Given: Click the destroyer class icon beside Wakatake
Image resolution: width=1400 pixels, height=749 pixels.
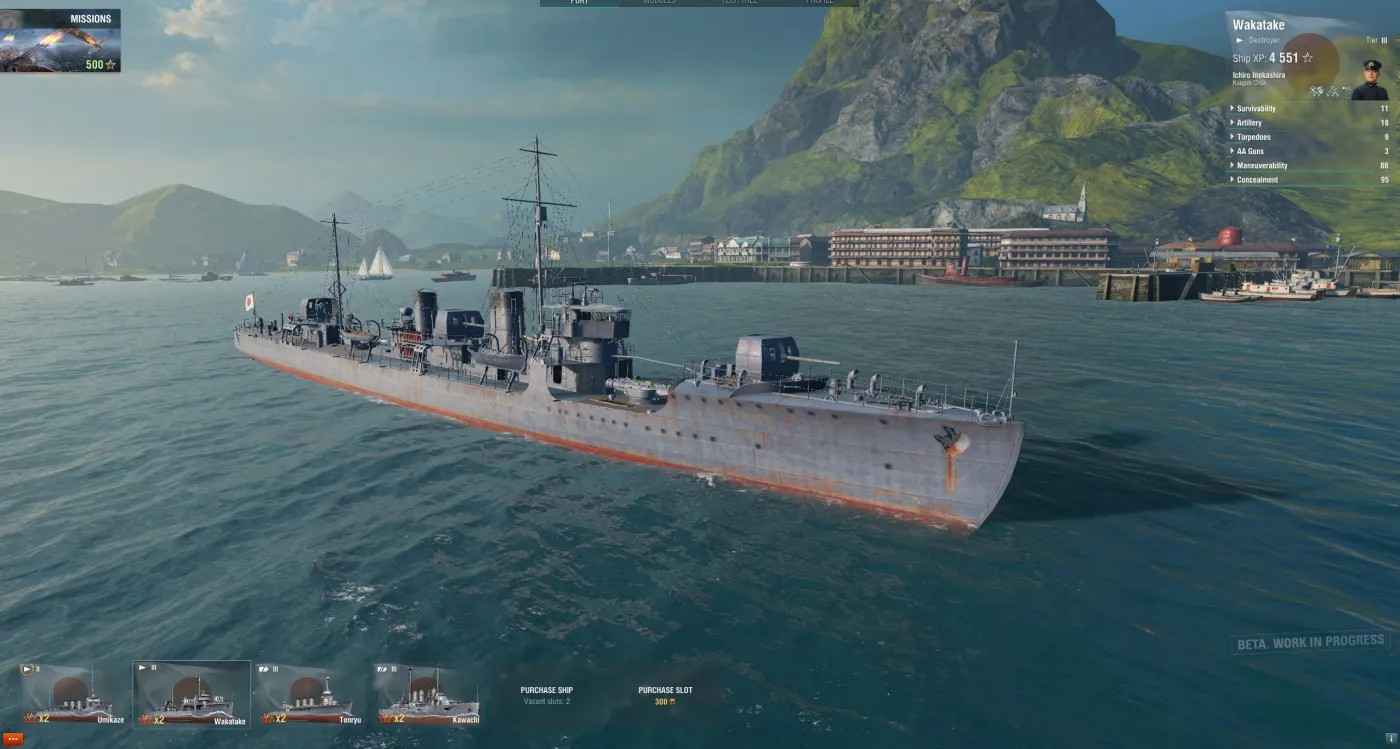Looking at the screenshot, I should [1238, 39].
